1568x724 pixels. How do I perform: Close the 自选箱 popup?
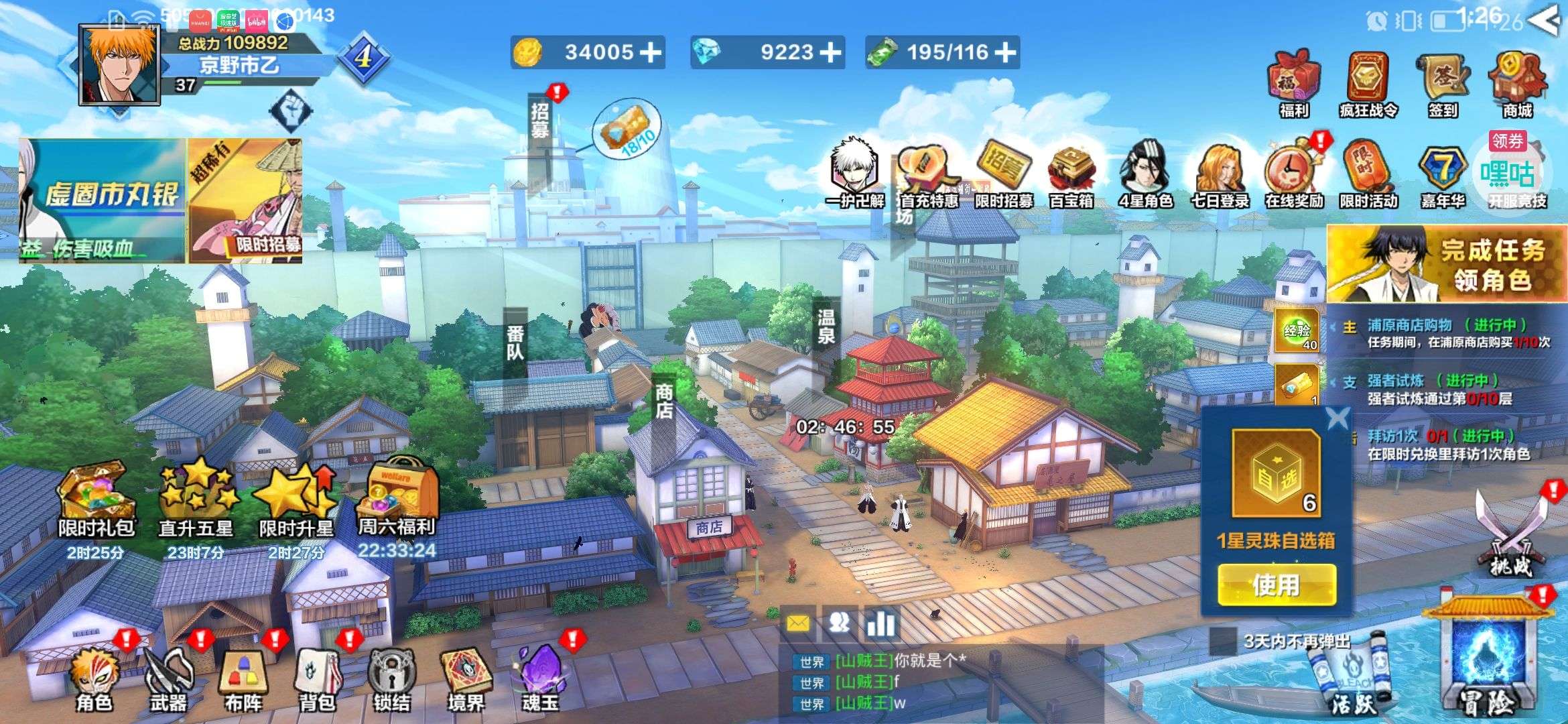pyautogui.click(x=1337, y=420)
